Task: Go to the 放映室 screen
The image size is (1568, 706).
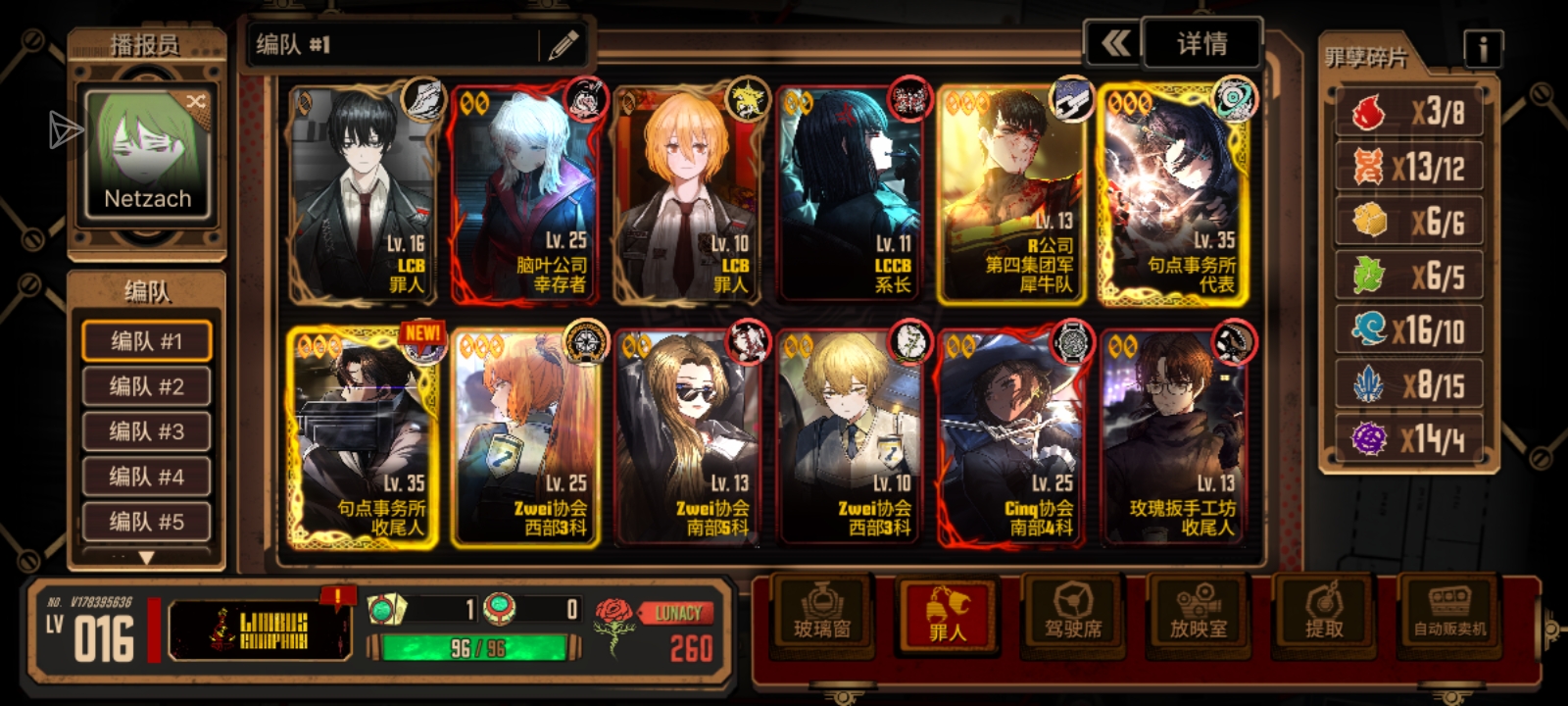Action: coord(1198,614)
